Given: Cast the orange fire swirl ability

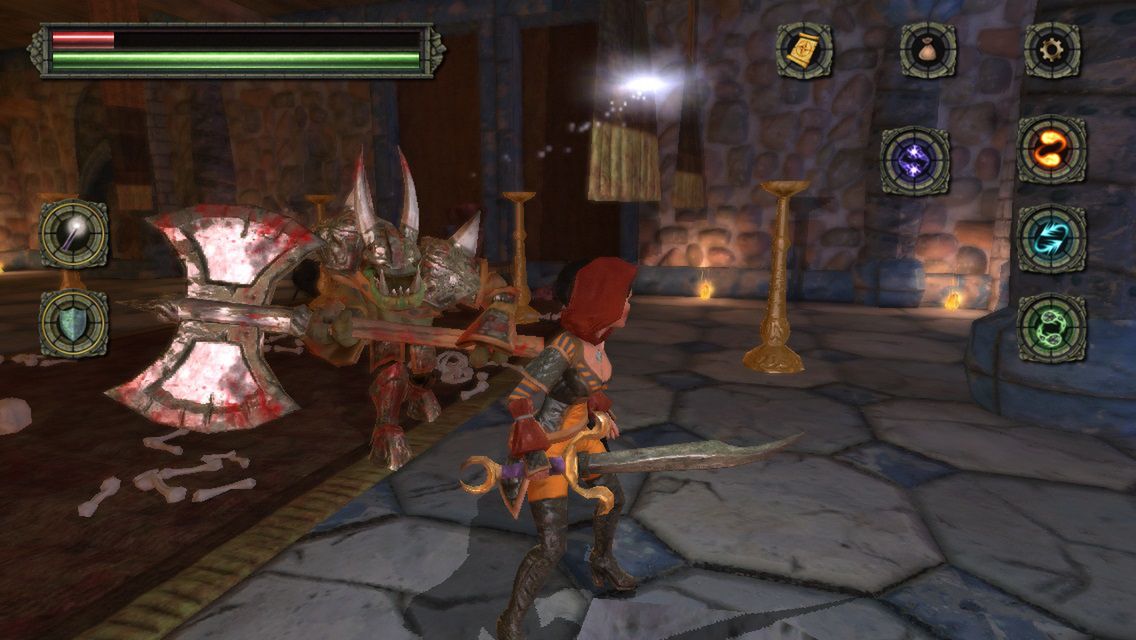Looking at the screenshot, I should coord(1052,150).
